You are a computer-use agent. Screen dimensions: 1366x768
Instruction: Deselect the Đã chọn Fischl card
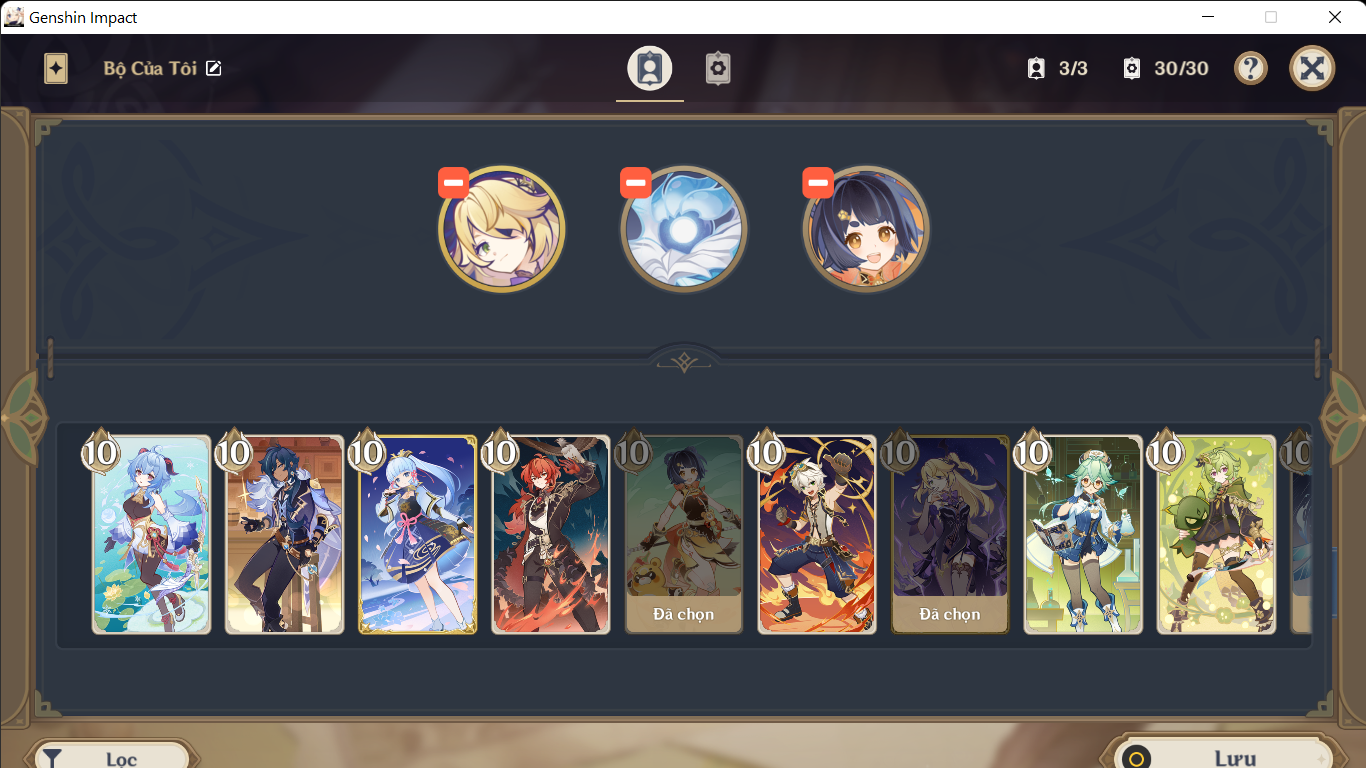pos(950,533)
